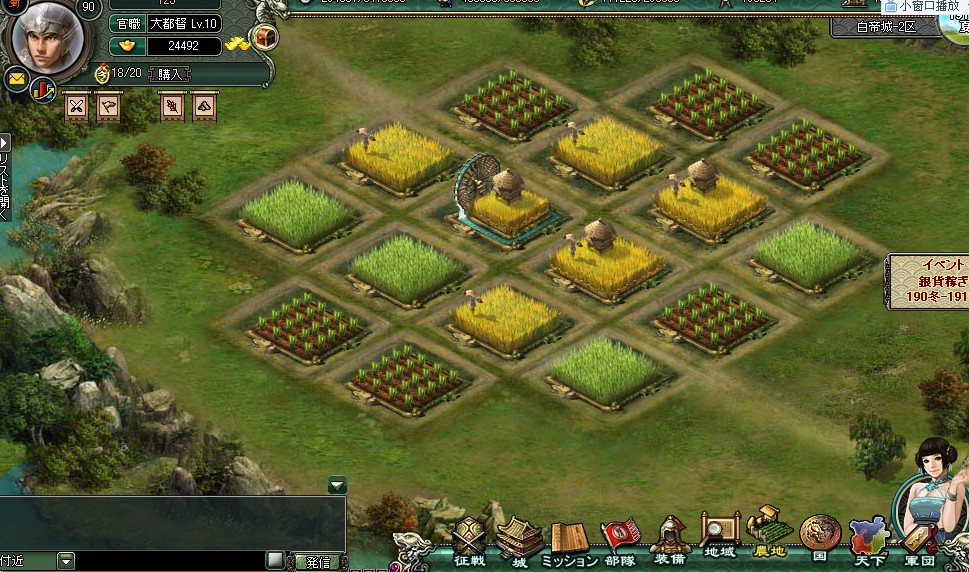Open the treasure chest icon
Viewport: 969px width, 572px height.
click(266, 38)
